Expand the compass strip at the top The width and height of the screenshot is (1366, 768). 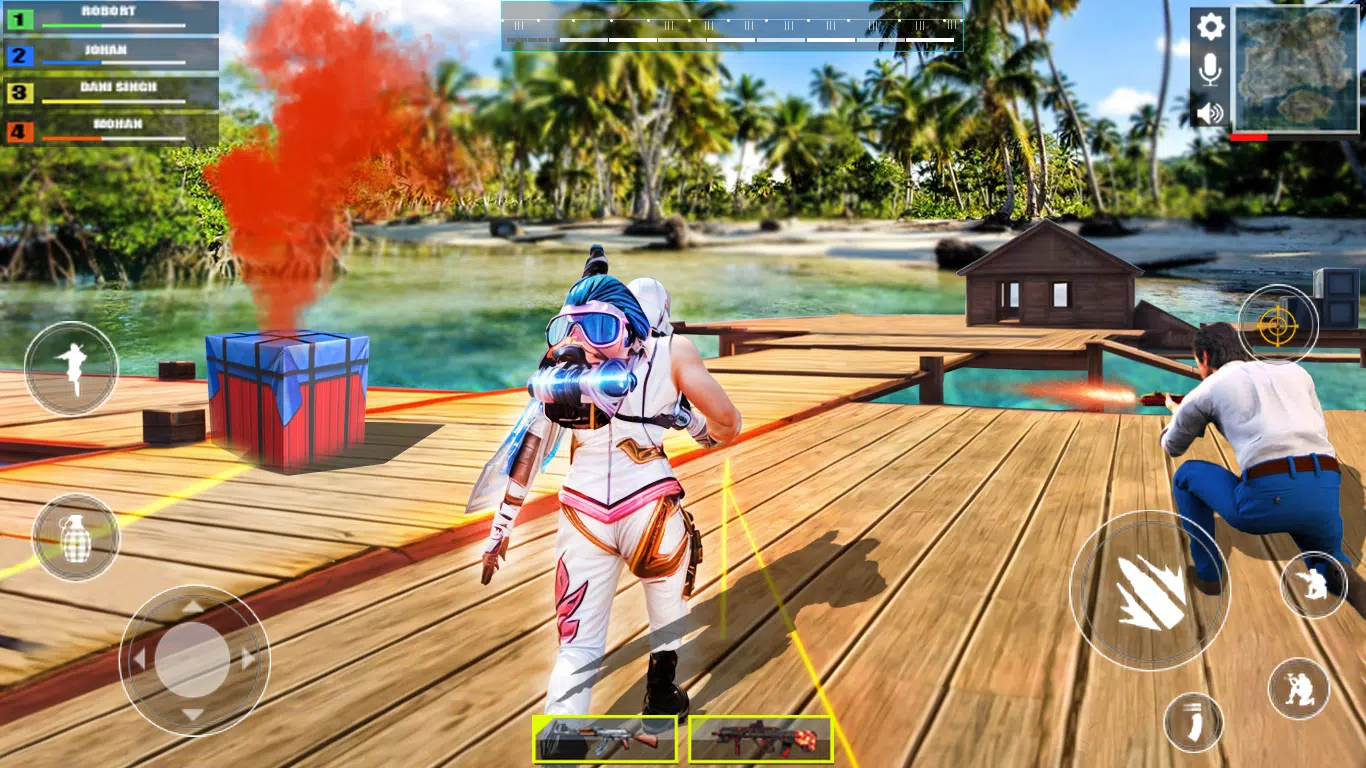coord(731,27)
